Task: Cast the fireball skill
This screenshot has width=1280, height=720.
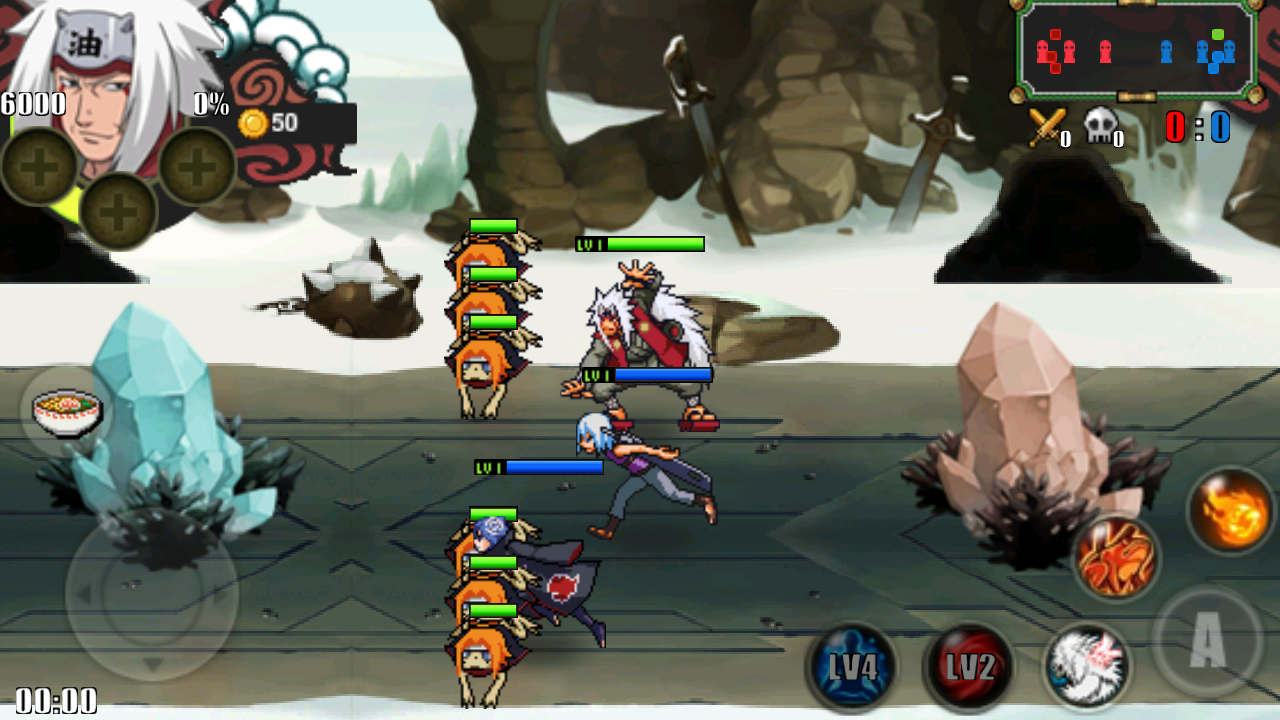Action: (1230, 511)
